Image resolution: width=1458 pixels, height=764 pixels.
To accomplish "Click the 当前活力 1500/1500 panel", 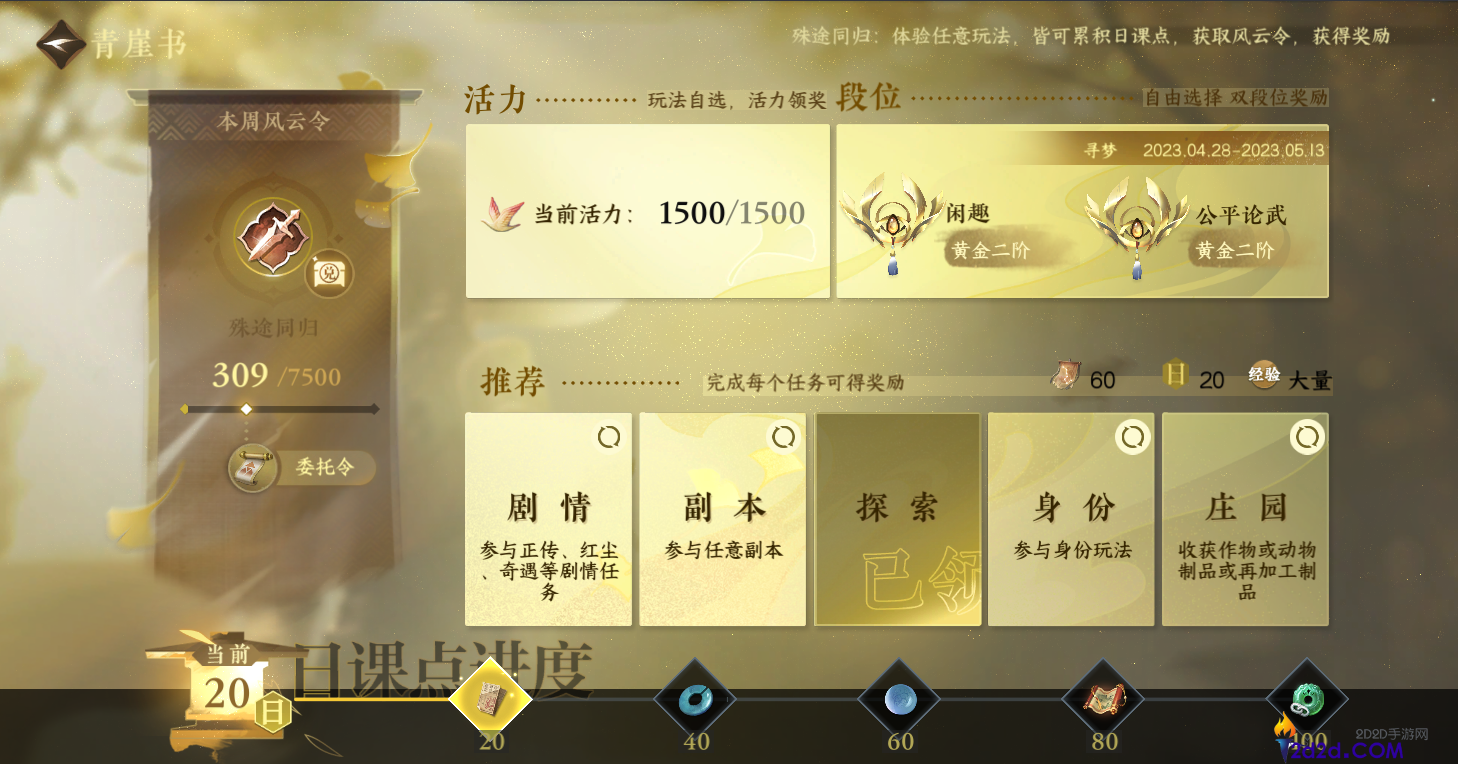I will (x=647, y=212).
